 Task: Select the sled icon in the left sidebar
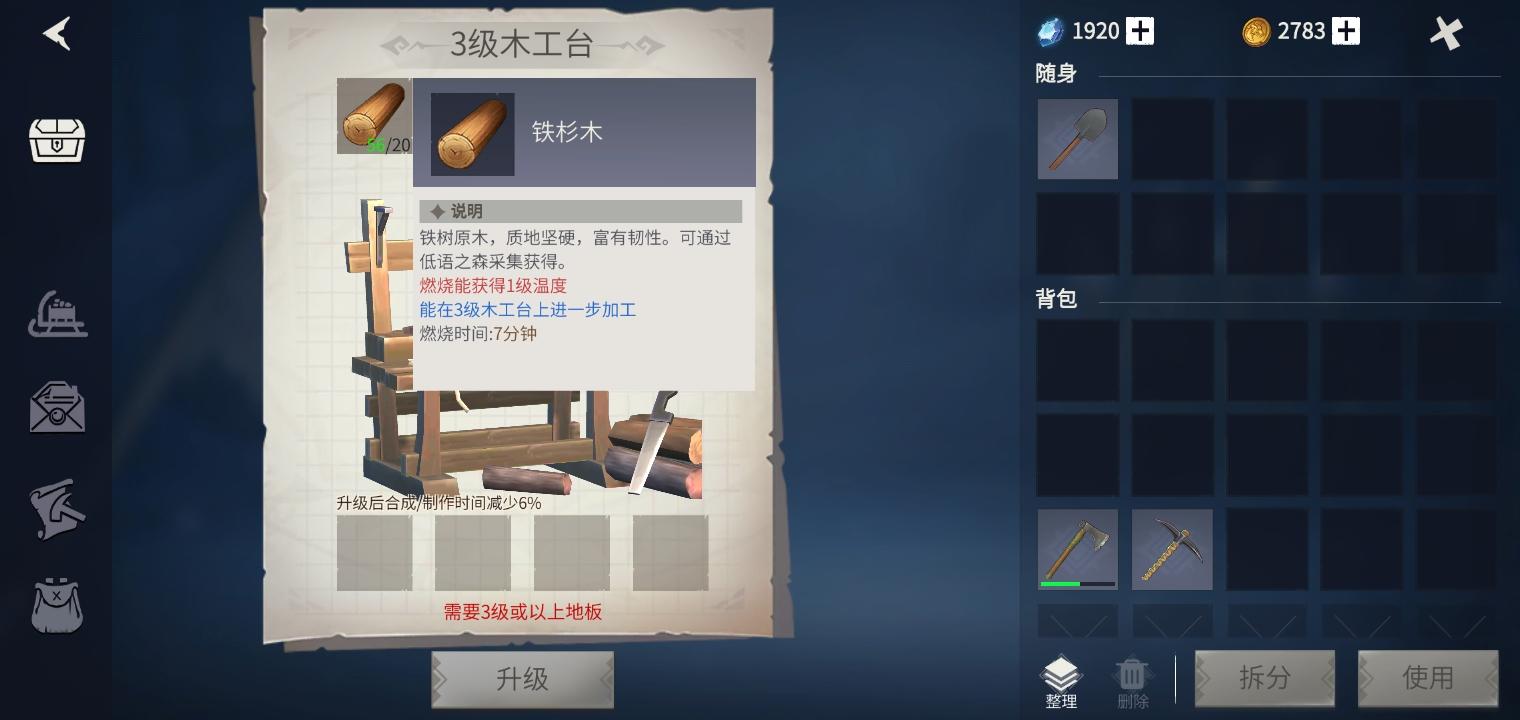pos(57,314)
